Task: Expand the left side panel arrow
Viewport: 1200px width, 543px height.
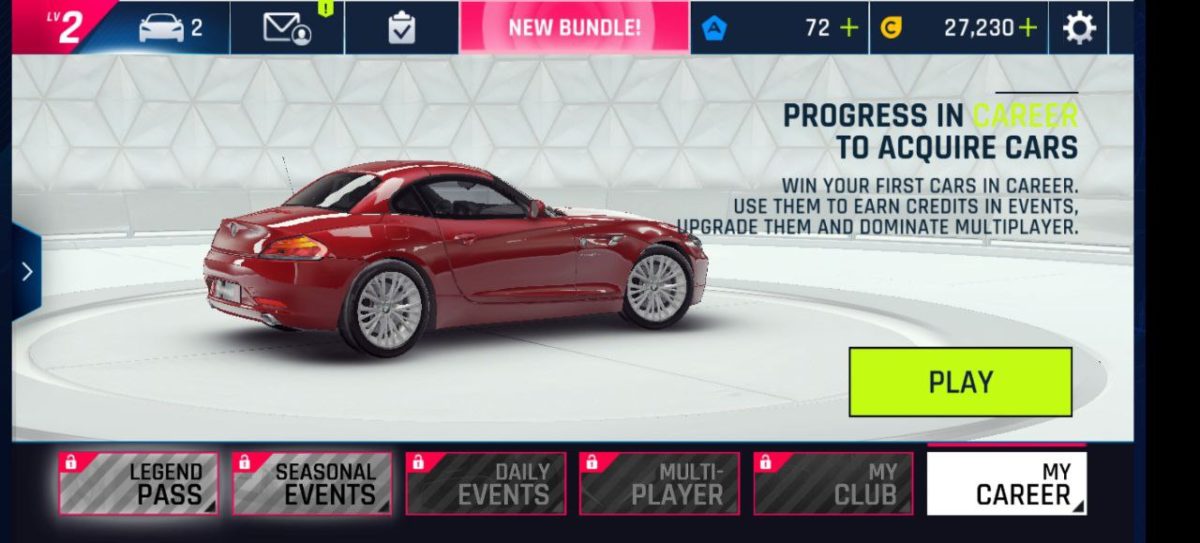Action: click(x=26, y=272)
